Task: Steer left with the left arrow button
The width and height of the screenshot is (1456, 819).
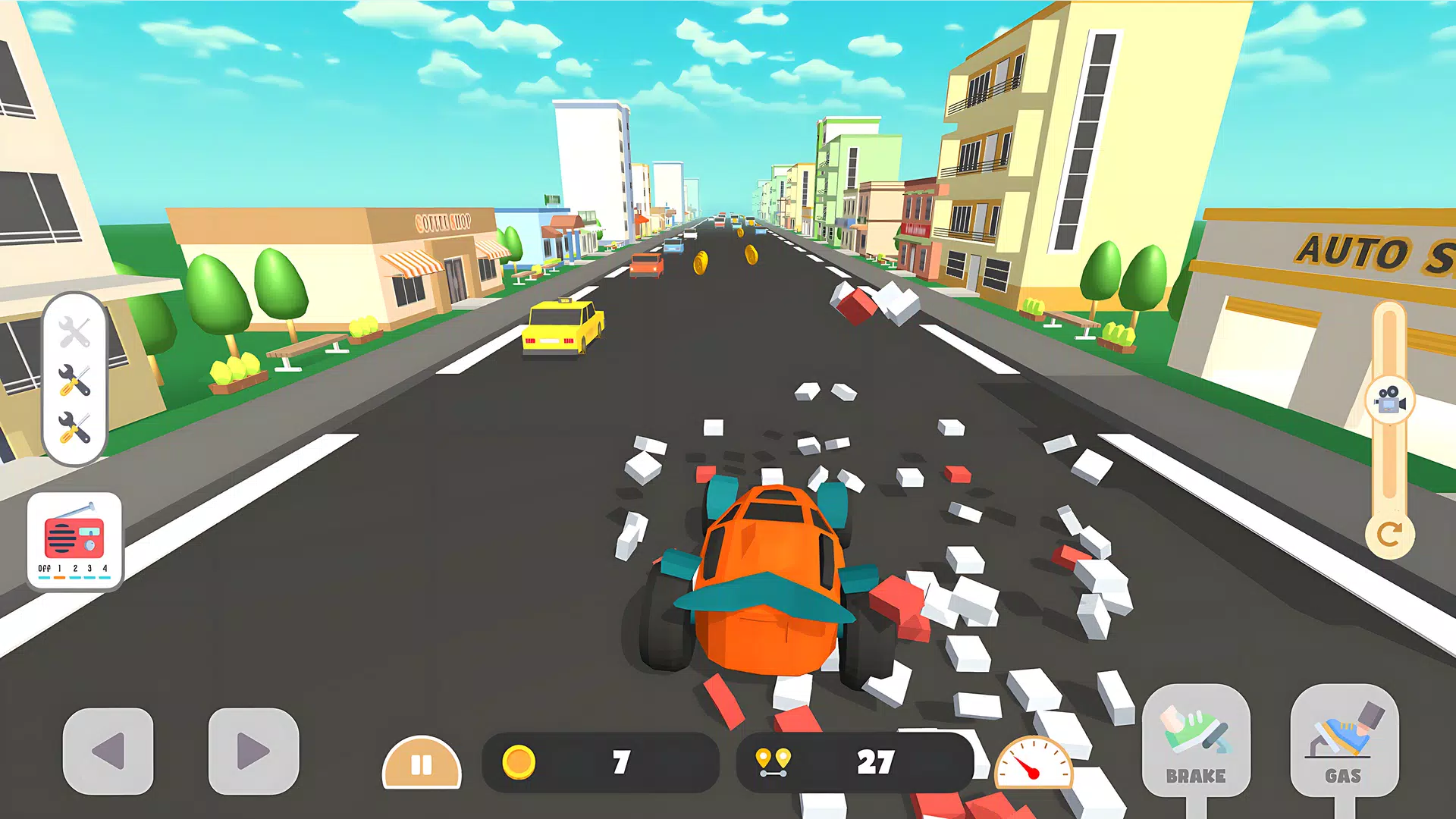Action: (x=108, y=751)
